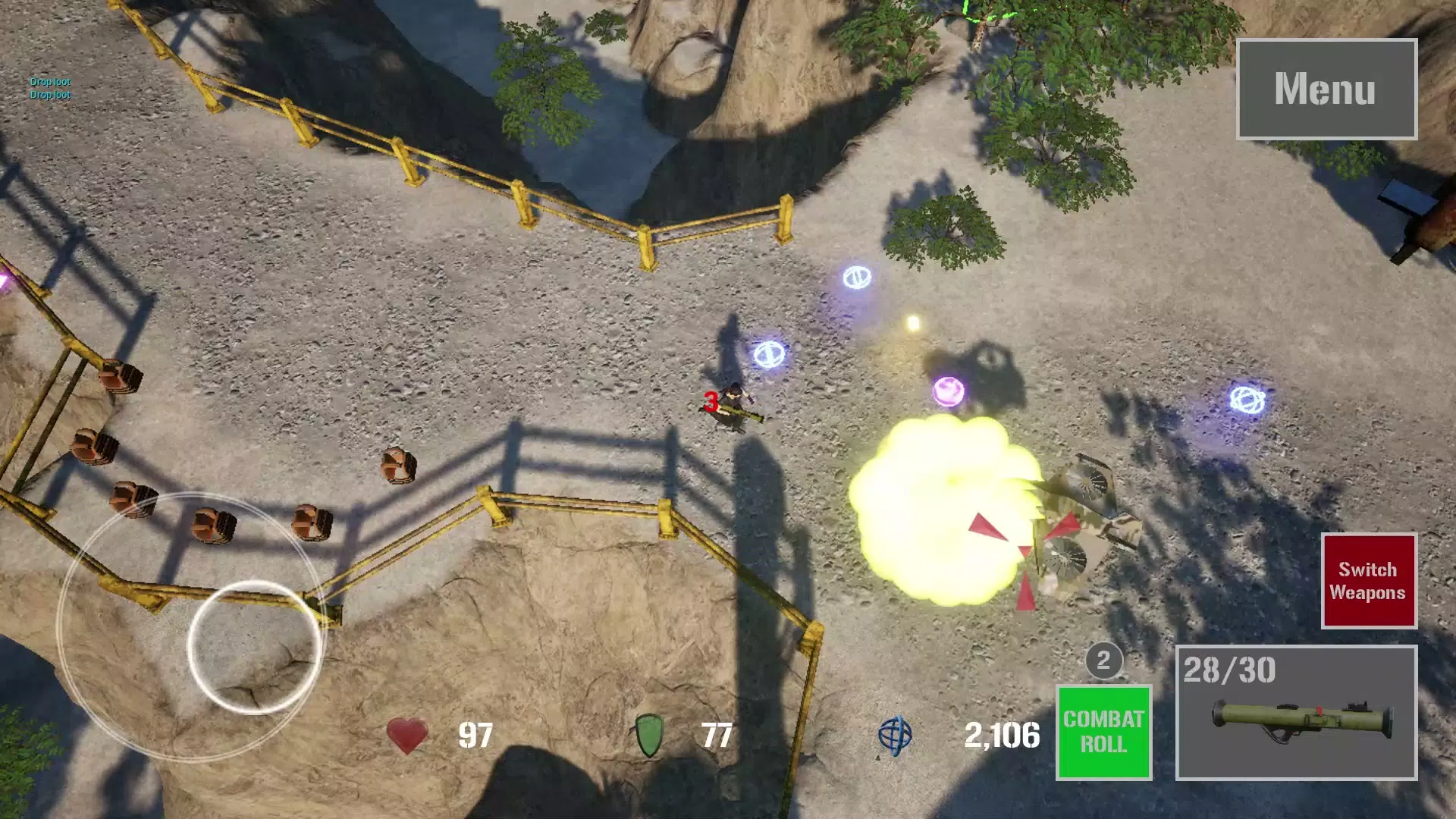Tap the red Switch Weapons button
1456x819 pixels.
click(1368, 581)
